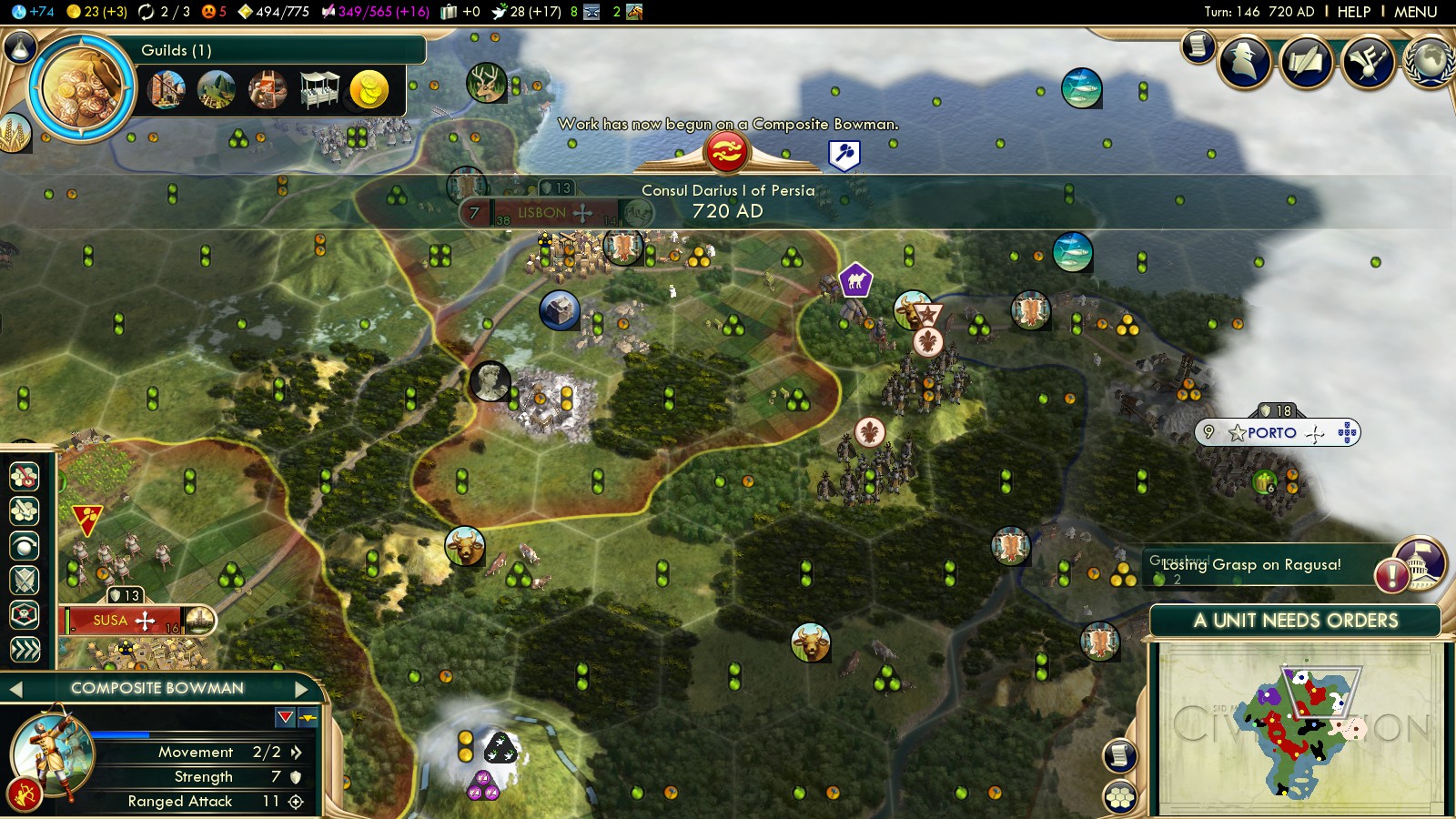The width and height of the screenshot is (1456, 819).
Task: Select the Markets icon in Guilds panel
Action: tap(319, 88)
